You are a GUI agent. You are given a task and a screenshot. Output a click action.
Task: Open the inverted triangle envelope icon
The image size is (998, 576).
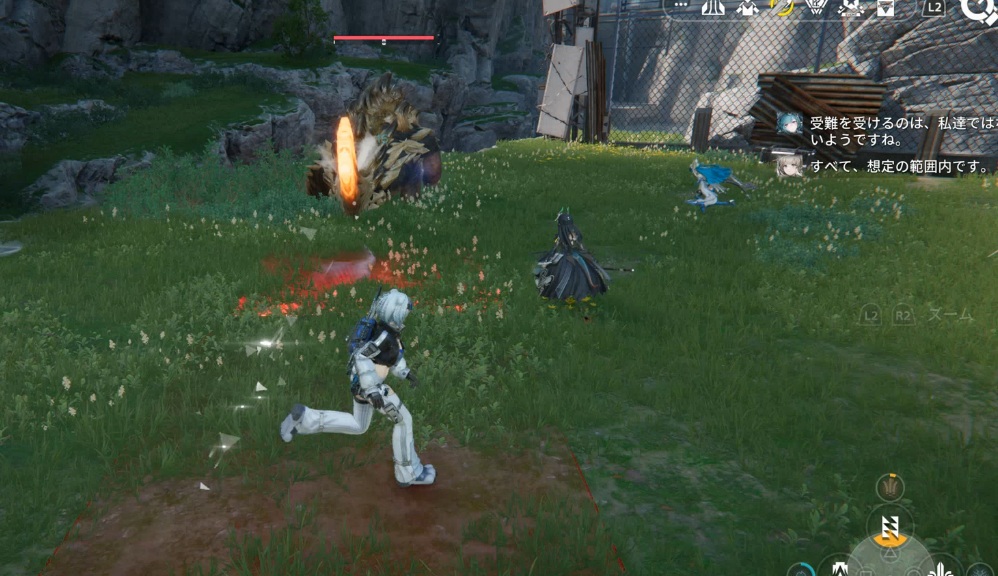(x=885, y=8)
